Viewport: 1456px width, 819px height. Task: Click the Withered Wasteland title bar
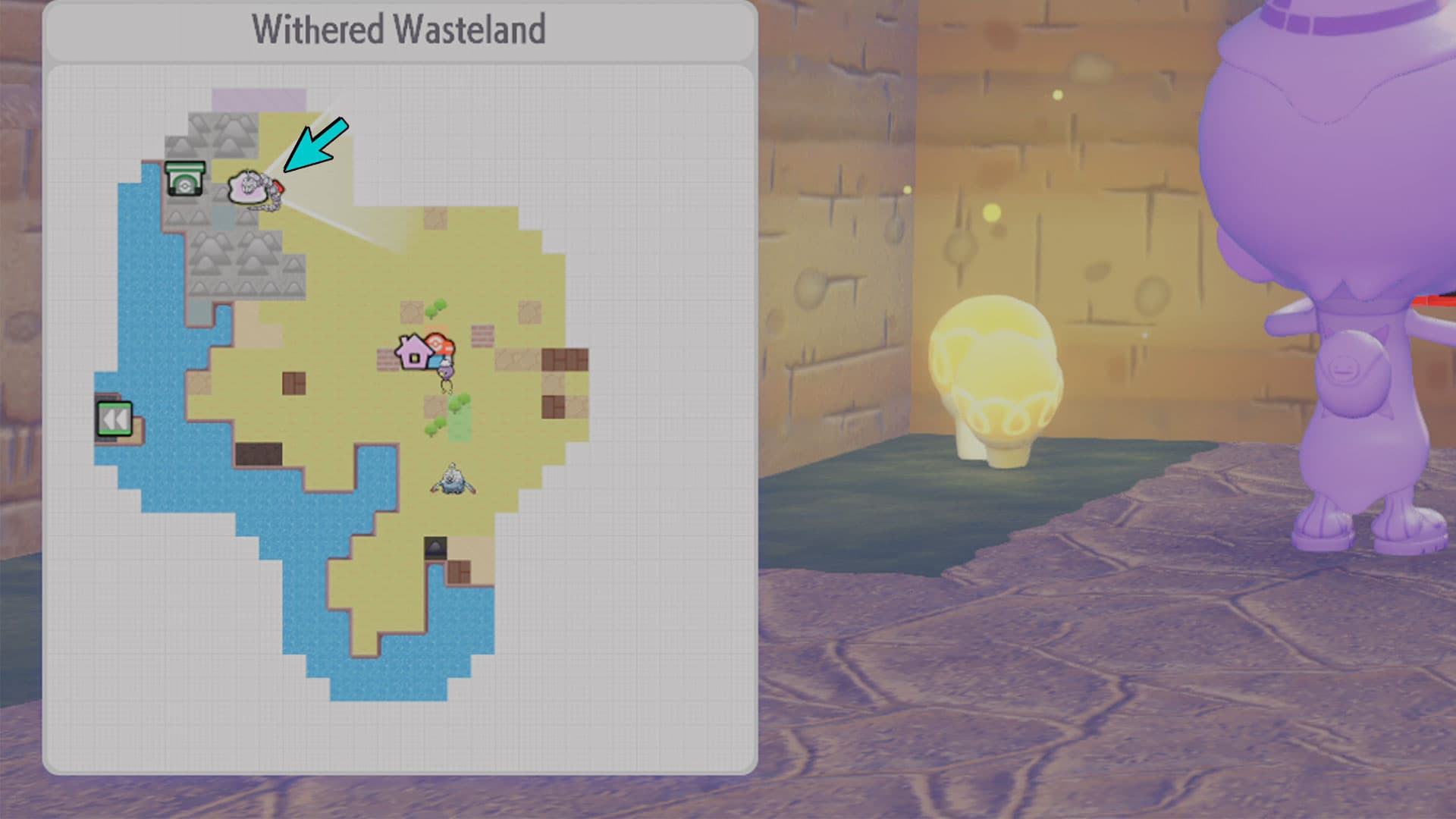coord(402,30)
